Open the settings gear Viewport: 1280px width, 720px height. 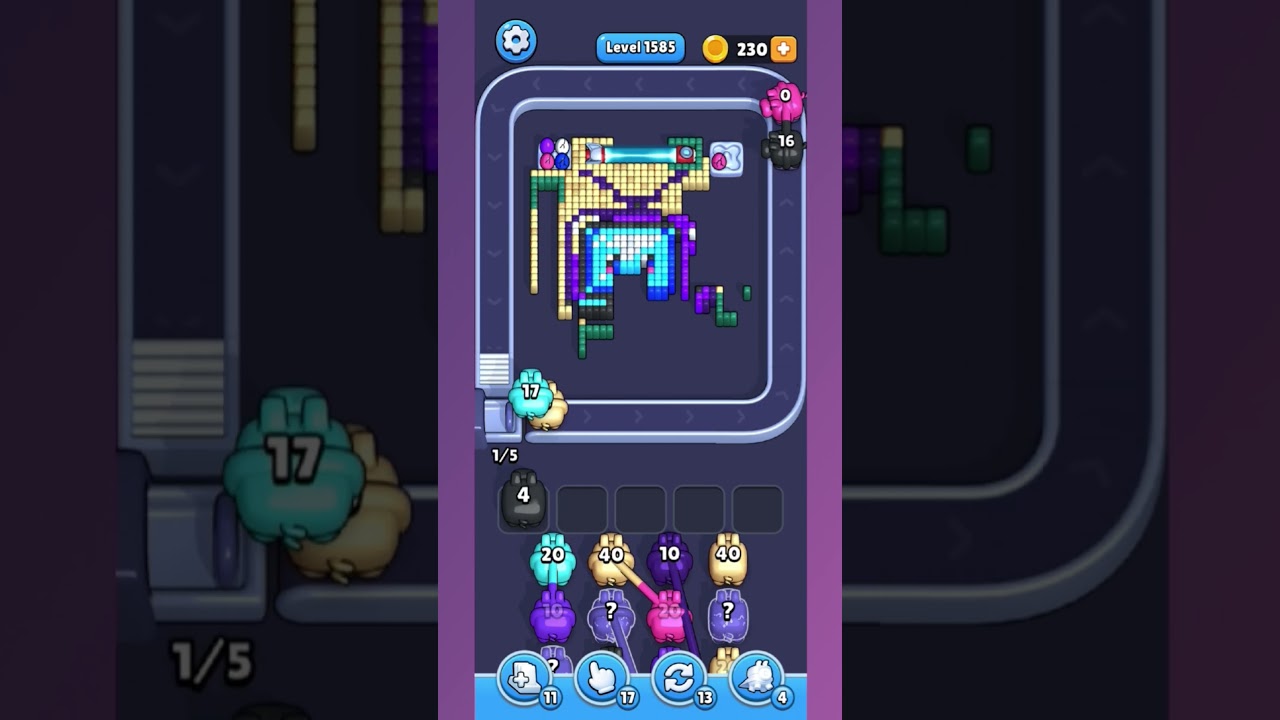tap(516, 42)
